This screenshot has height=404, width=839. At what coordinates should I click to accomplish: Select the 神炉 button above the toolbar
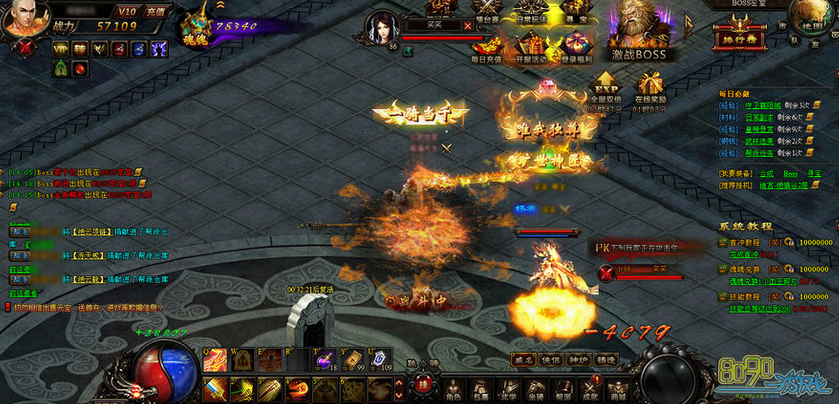coord(578,358)
